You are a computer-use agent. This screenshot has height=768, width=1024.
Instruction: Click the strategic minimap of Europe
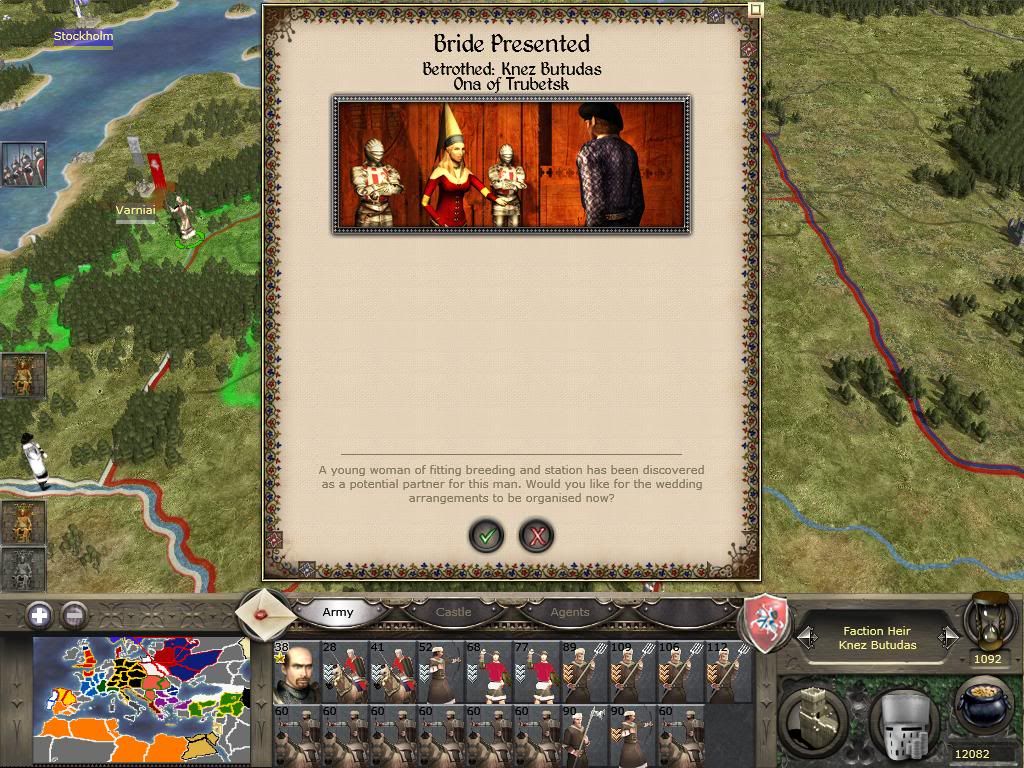click(140, 700)
